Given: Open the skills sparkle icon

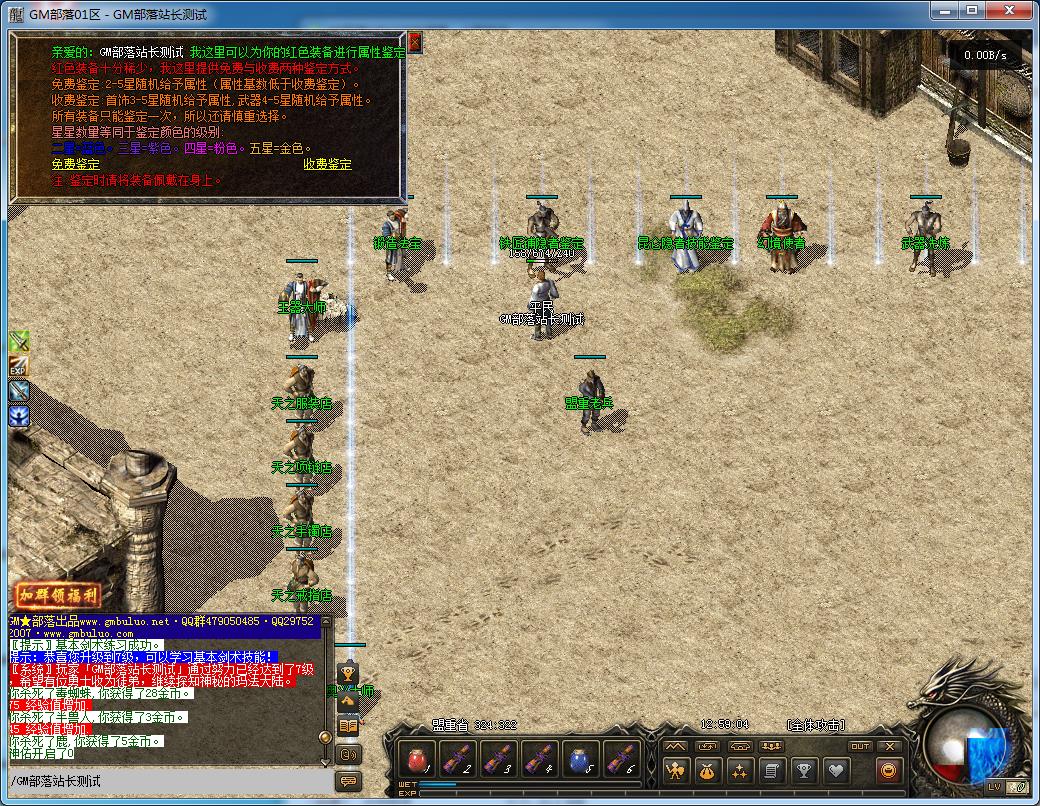Looking at the screenshot, I should coord(740,770).
